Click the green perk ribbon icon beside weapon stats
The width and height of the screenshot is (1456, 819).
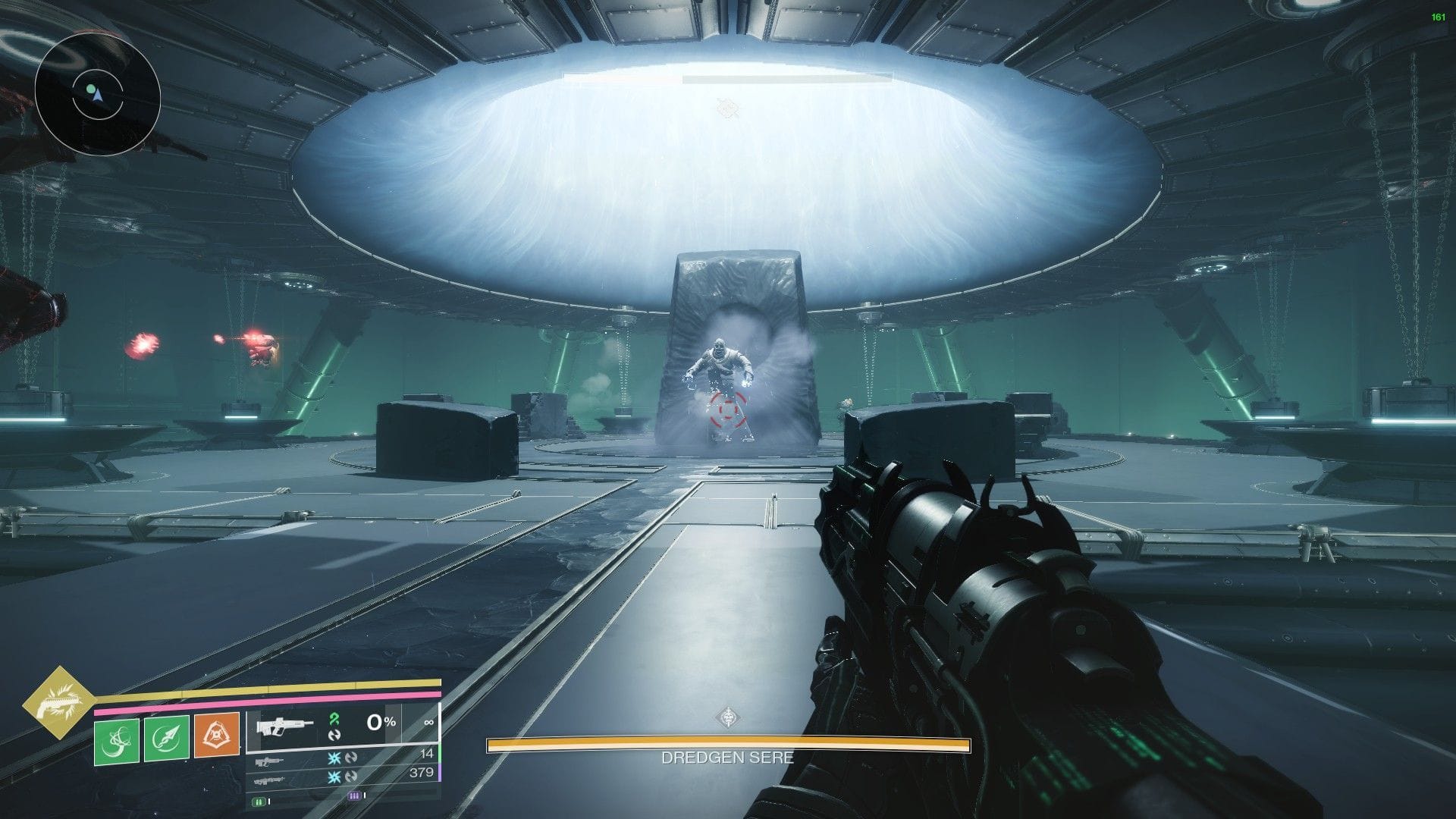click(x=334, y=719)
